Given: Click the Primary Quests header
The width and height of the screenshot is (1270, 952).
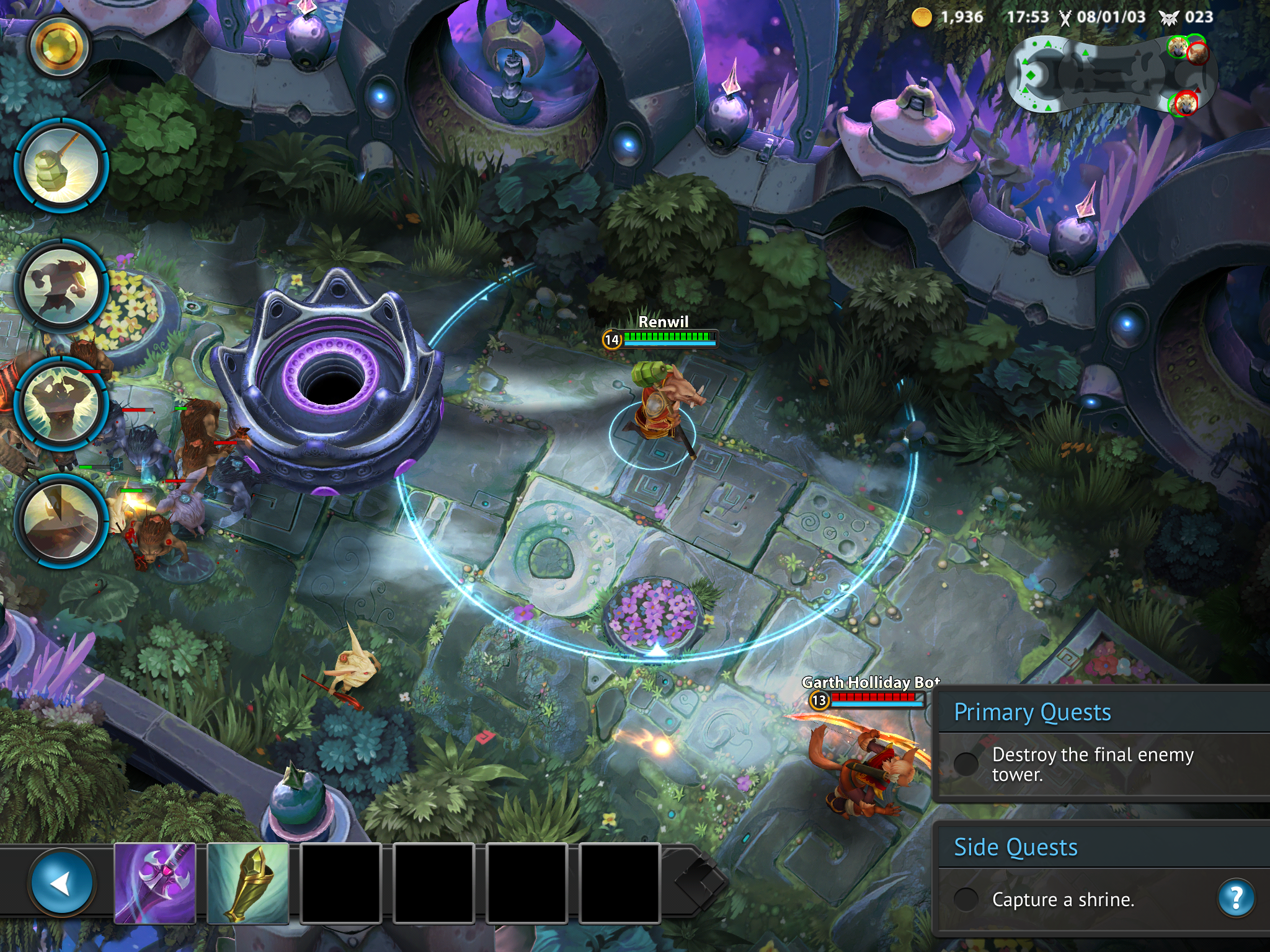Looking at the screenshot, I should click(x=1032, y=712).
